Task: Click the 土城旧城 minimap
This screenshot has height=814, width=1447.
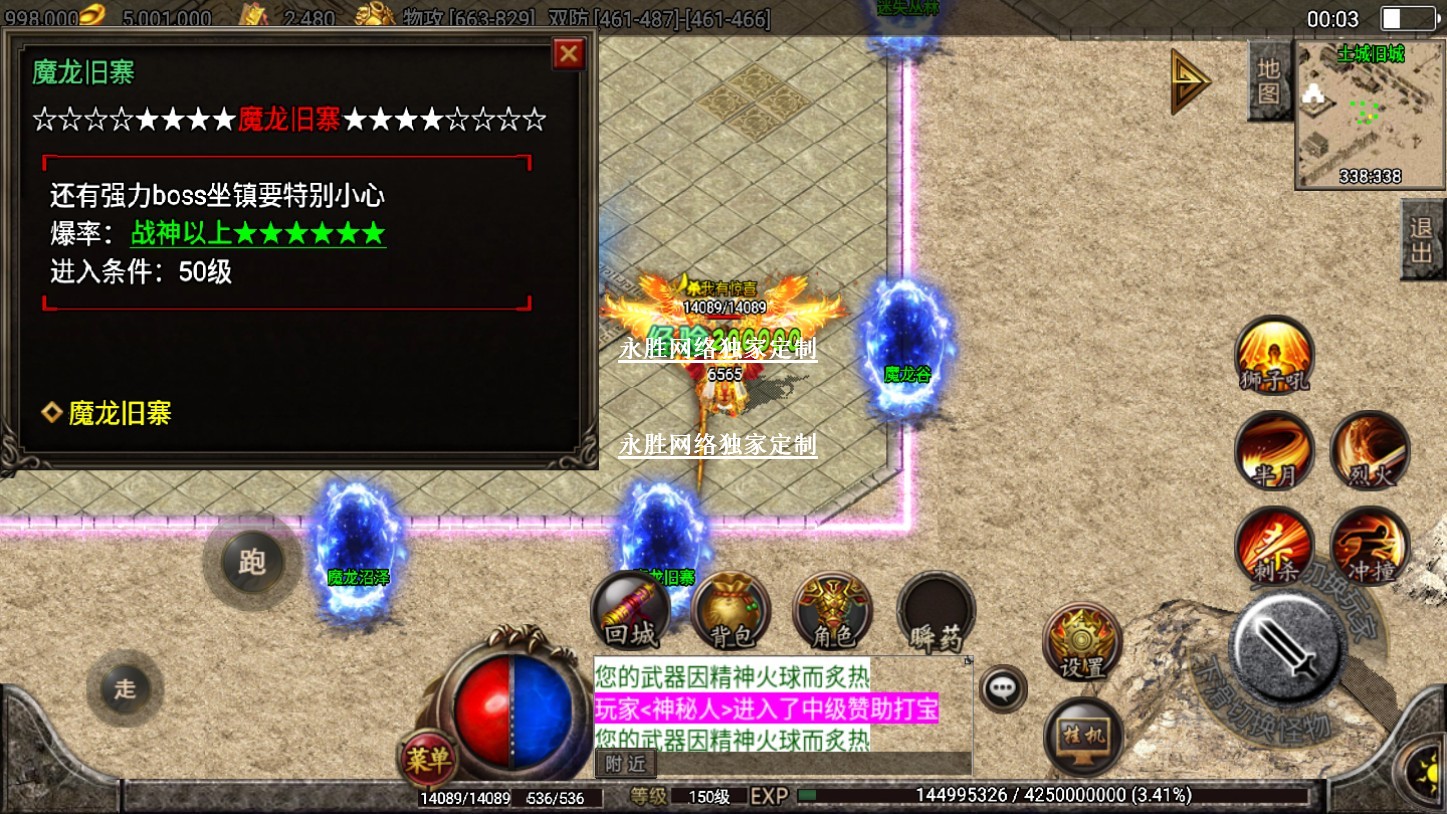Action: tap(1370, 114)
